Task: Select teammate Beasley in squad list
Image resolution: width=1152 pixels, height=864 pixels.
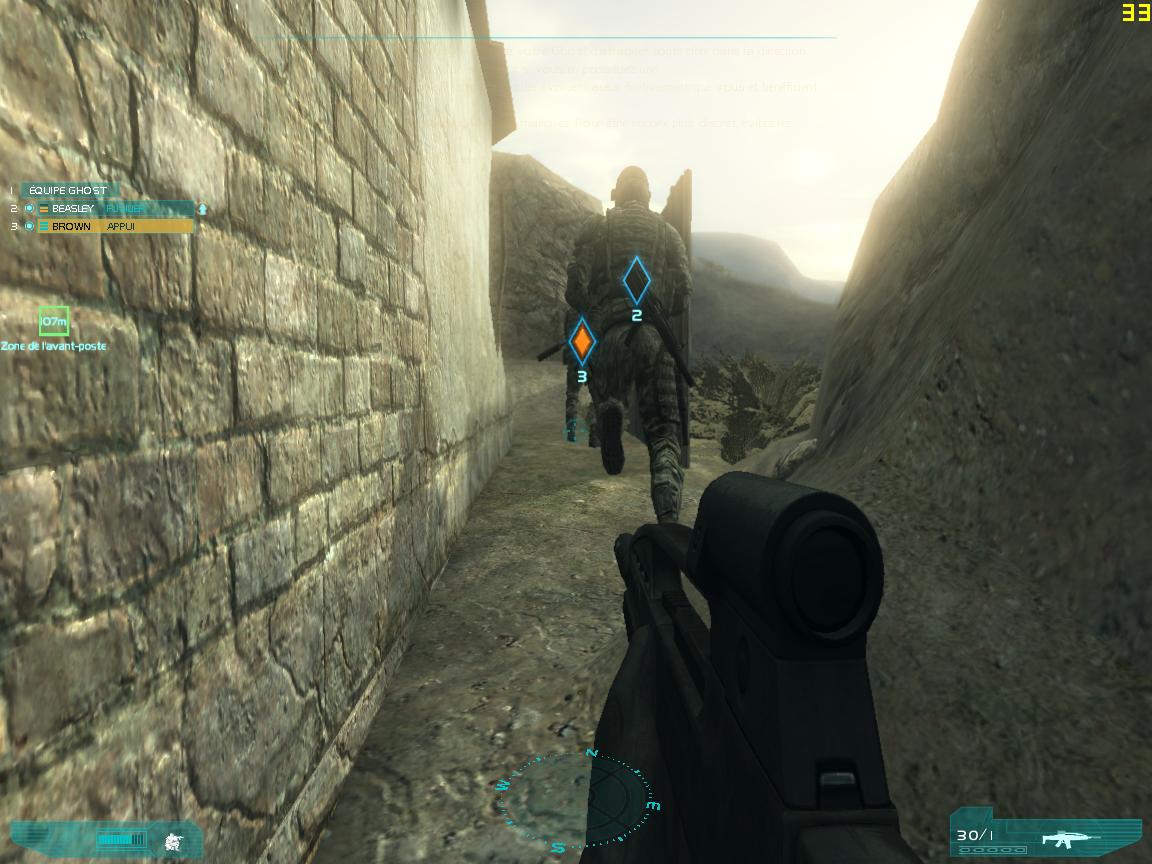Action: 72,209
